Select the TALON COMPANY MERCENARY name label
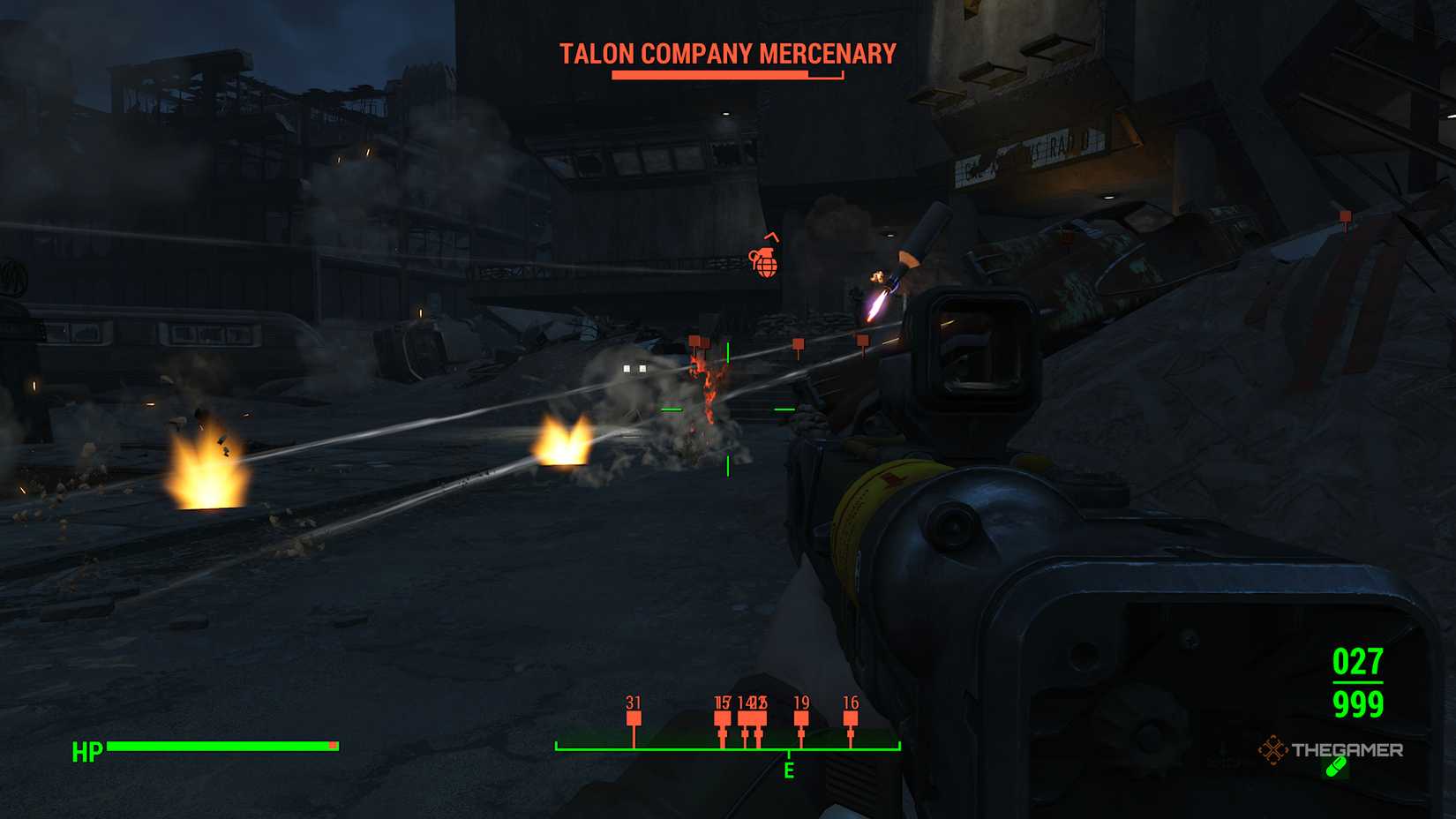The height and width of the screenshot is (819, 1456). 726,53
